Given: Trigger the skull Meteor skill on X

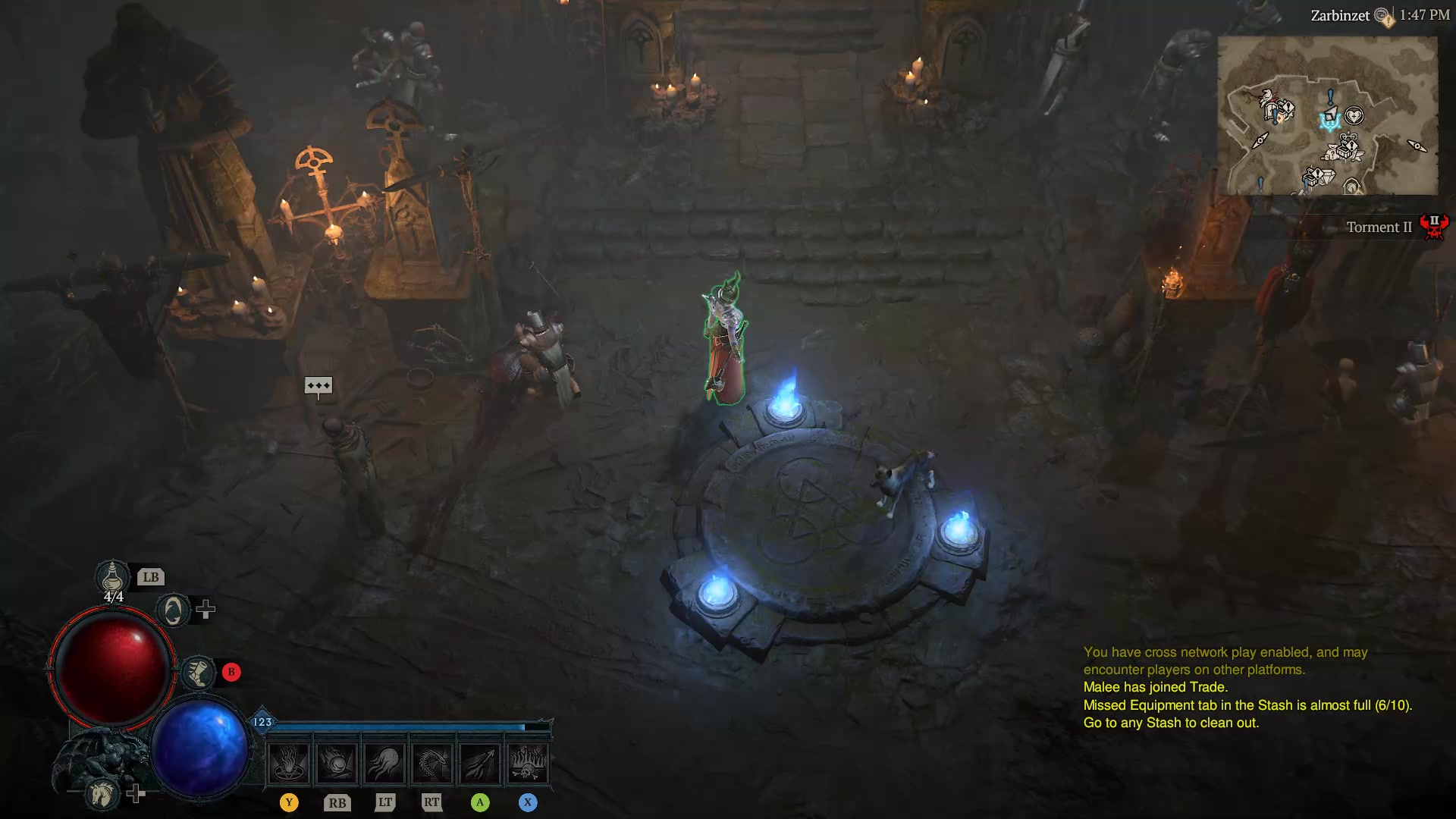Looking at the screenshot, I should click(x=529, y=762).
